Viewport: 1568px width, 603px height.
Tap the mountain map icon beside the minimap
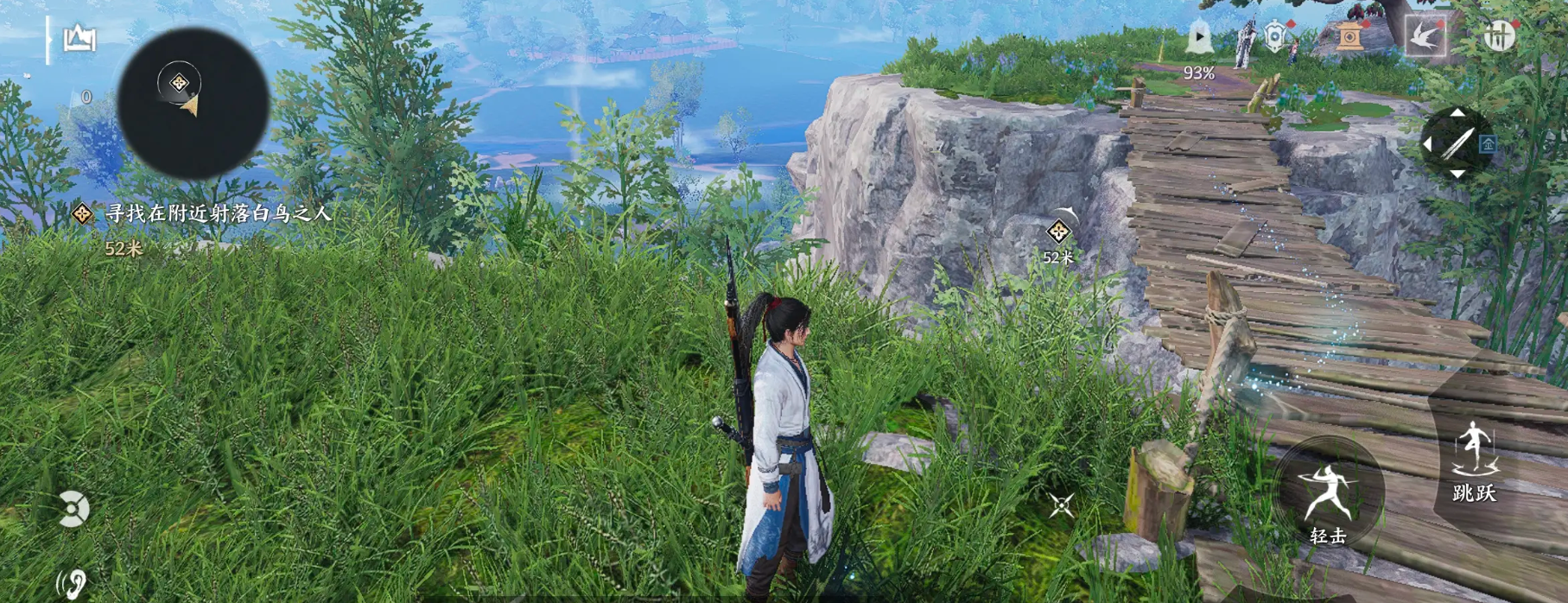[x=79, y=39]
